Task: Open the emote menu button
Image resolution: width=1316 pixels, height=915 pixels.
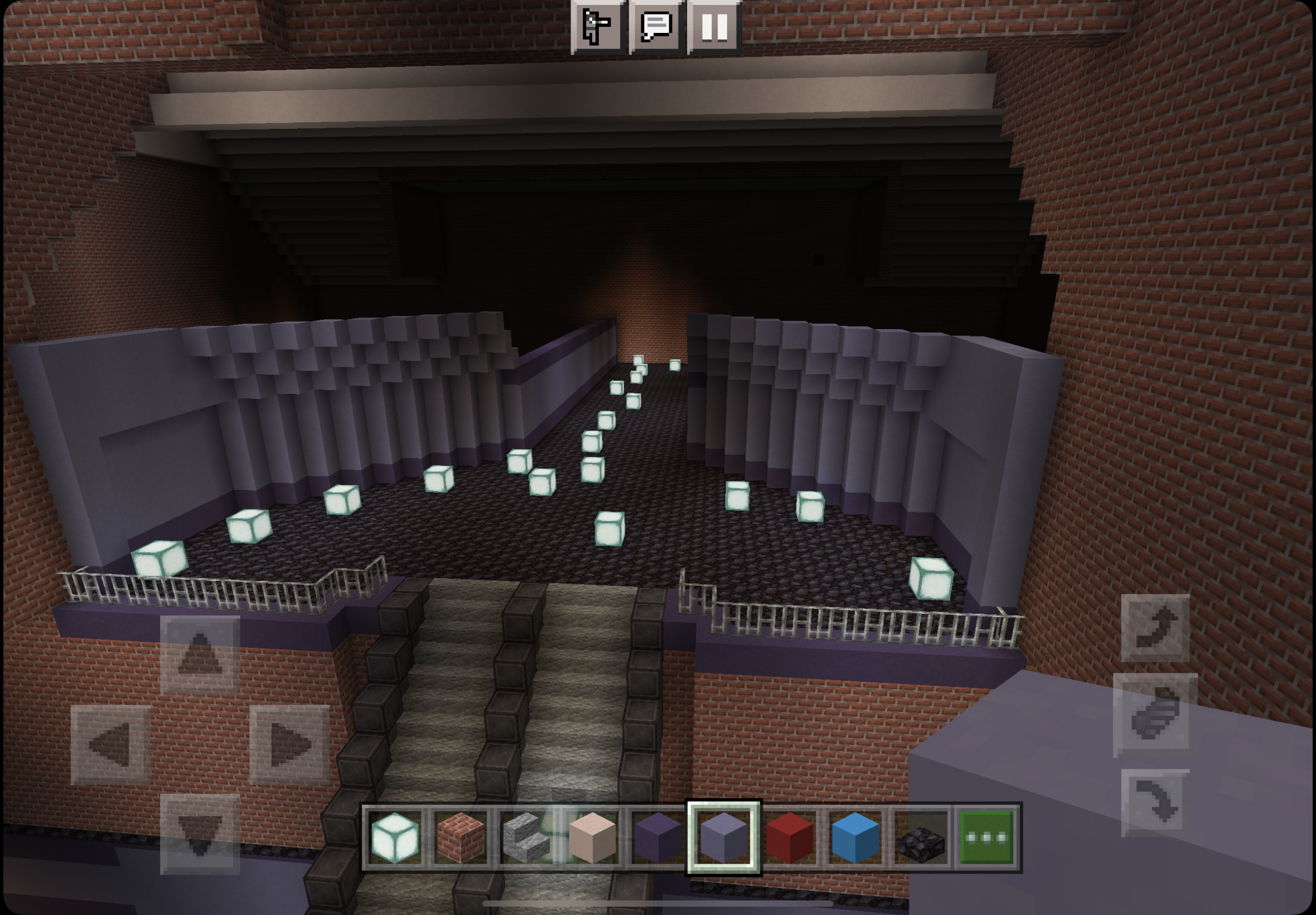Action: (597, 26)
